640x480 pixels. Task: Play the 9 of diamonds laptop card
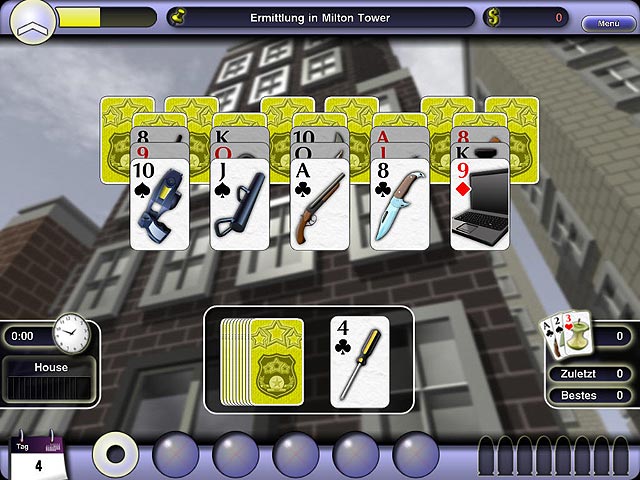coord(480,205)
